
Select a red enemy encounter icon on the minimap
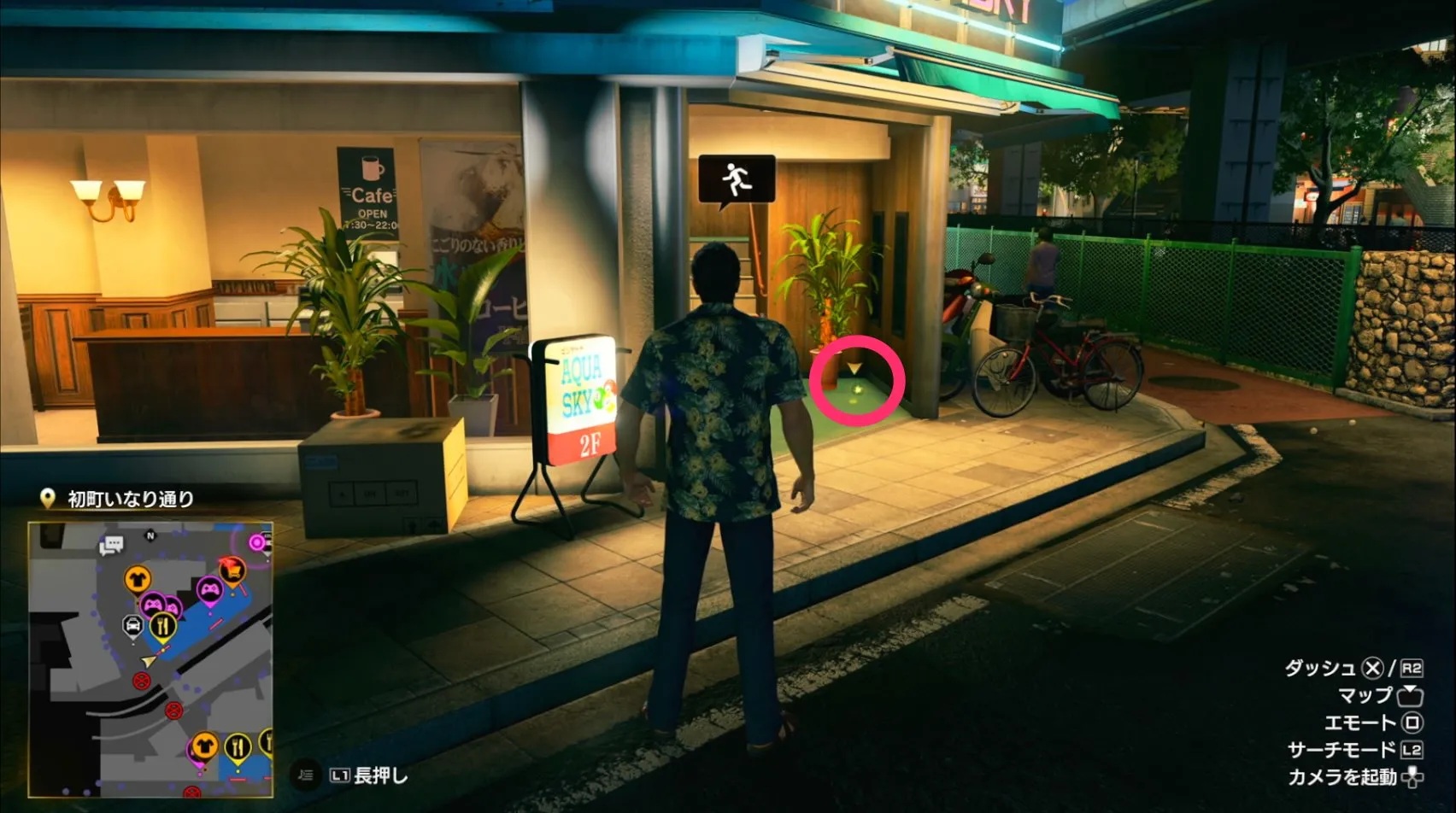(141, 681)
